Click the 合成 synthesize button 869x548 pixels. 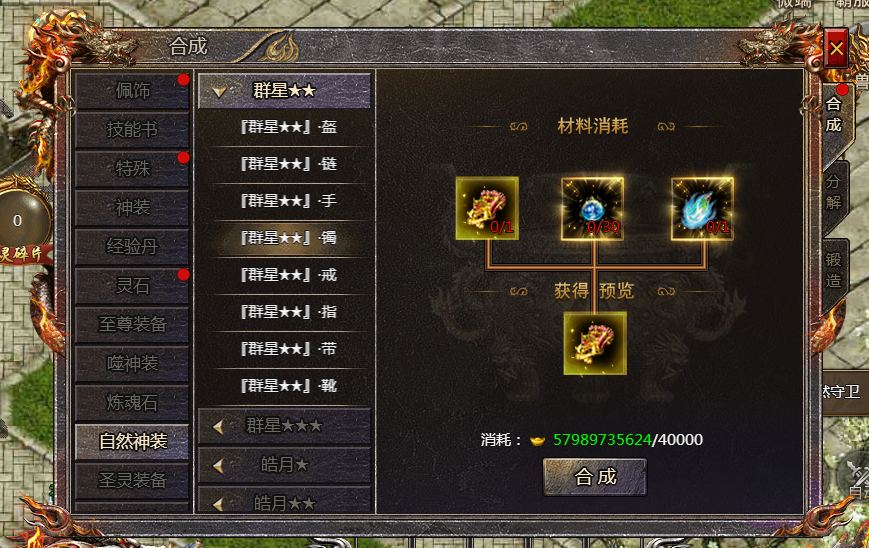click(x=595, y=477)
